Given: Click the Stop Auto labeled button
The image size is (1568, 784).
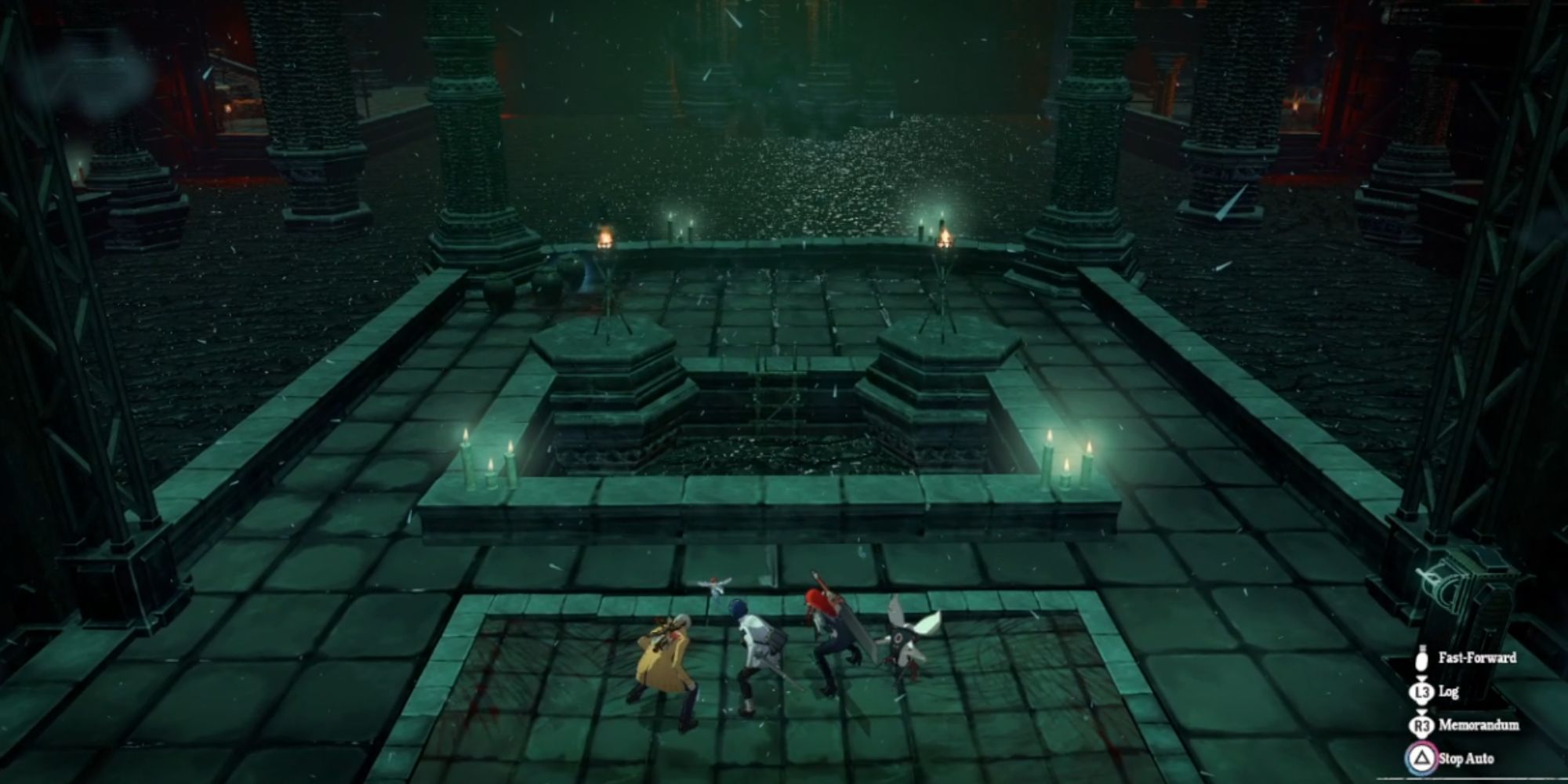Looking at the screenshot, I should 1467,759.
